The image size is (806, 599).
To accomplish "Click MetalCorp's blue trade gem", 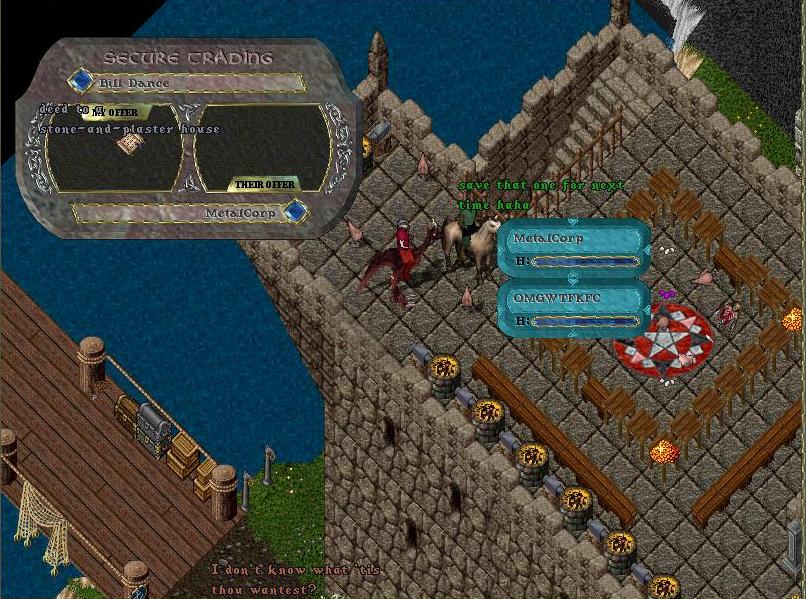I will [295, 212].
